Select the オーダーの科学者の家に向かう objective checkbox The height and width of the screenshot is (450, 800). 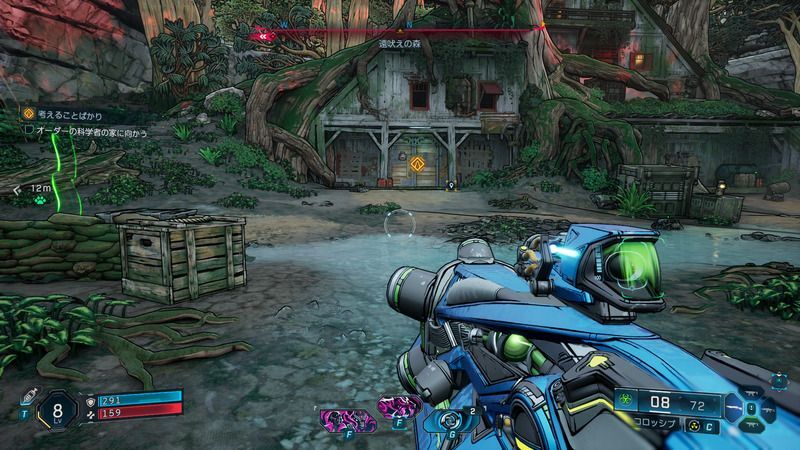[x=29, y=131]
